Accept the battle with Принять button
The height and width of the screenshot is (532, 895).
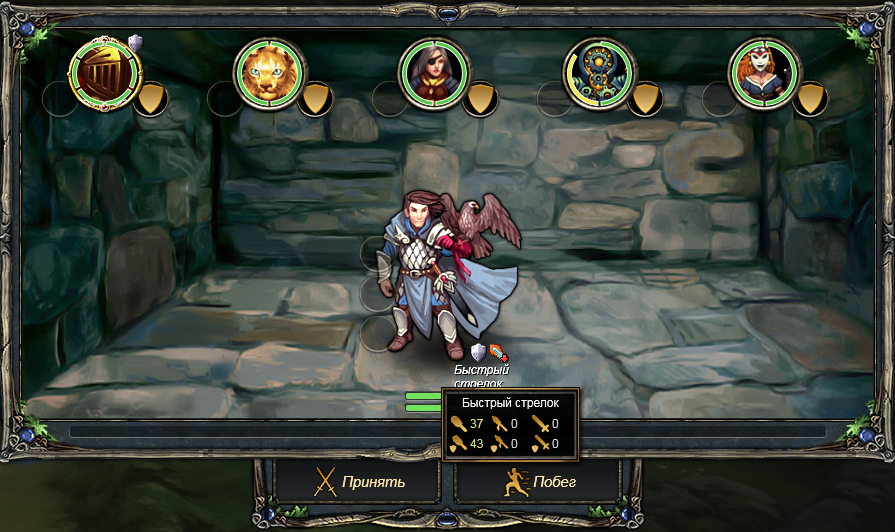point(359,482)
